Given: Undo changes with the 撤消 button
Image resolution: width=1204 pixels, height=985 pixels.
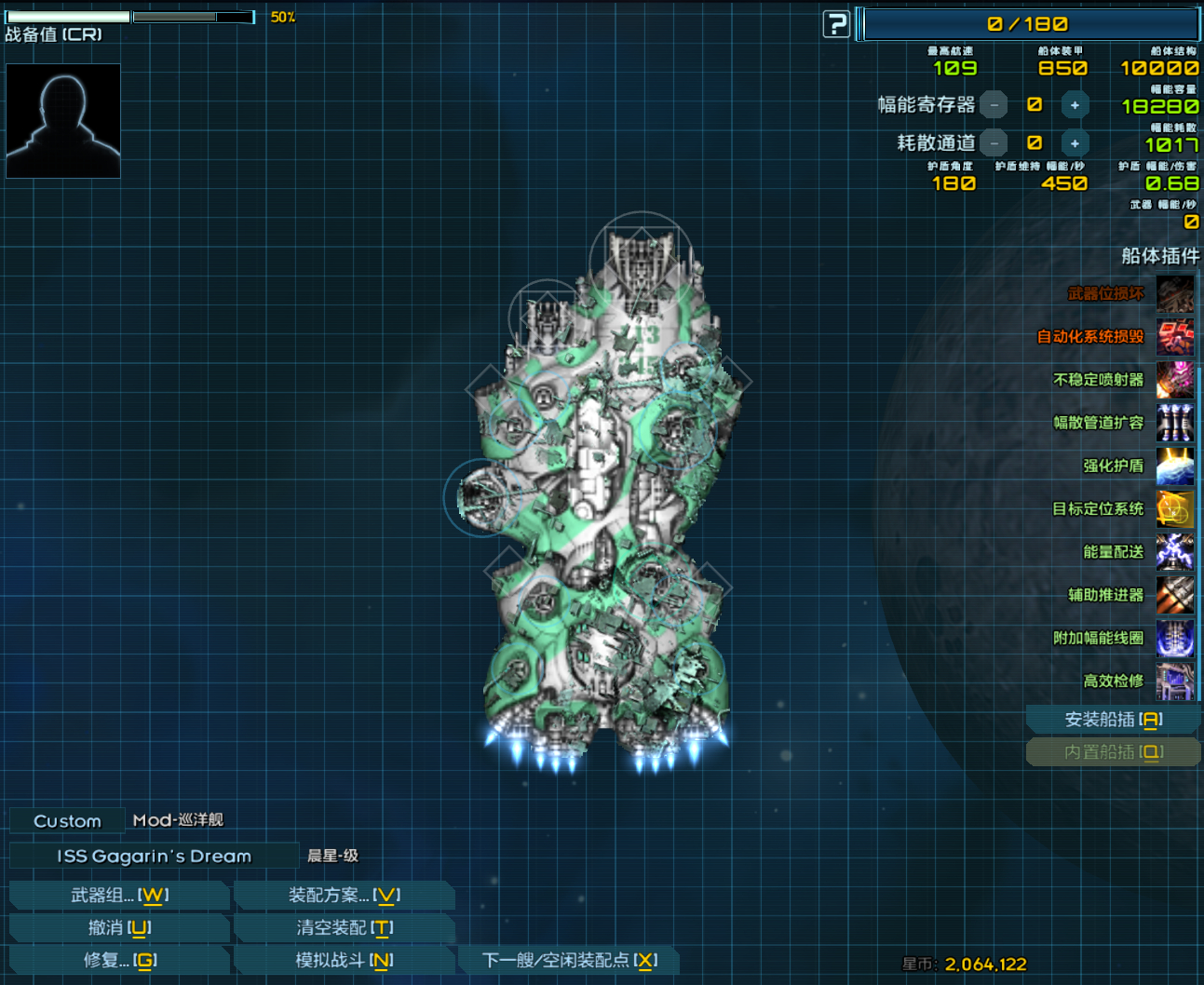Looking at the screenshot, I should click(x=119, y=928).
